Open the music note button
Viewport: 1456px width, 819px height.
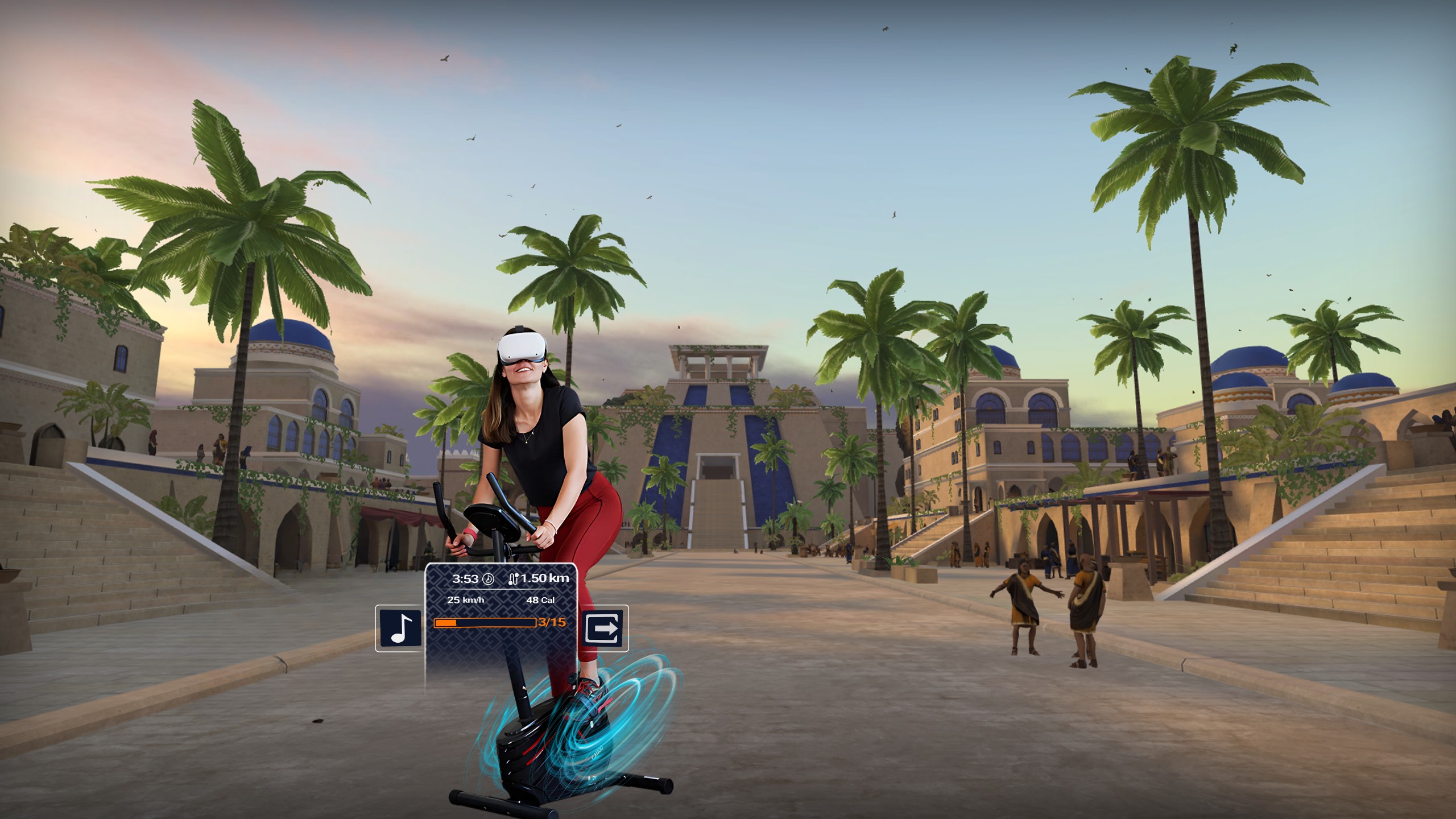click(x=400, y=628)
